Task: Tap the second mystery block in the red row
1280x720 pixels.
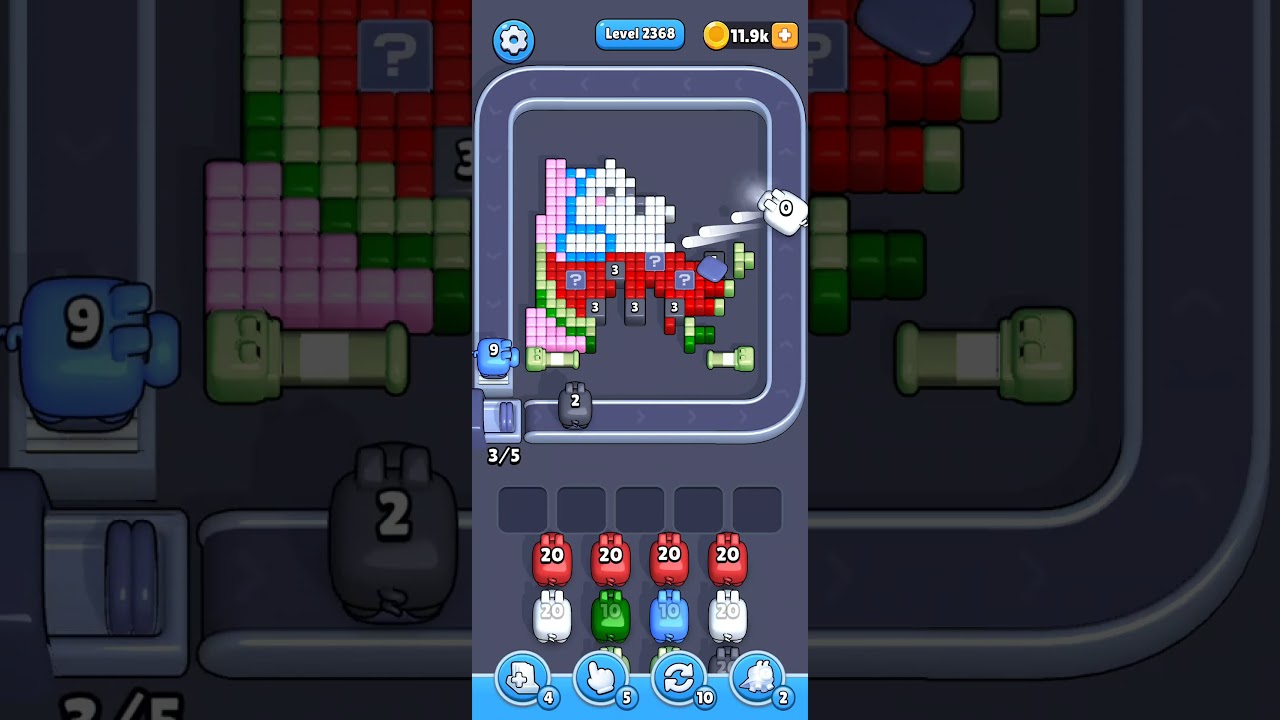Action: pos(655,262)
